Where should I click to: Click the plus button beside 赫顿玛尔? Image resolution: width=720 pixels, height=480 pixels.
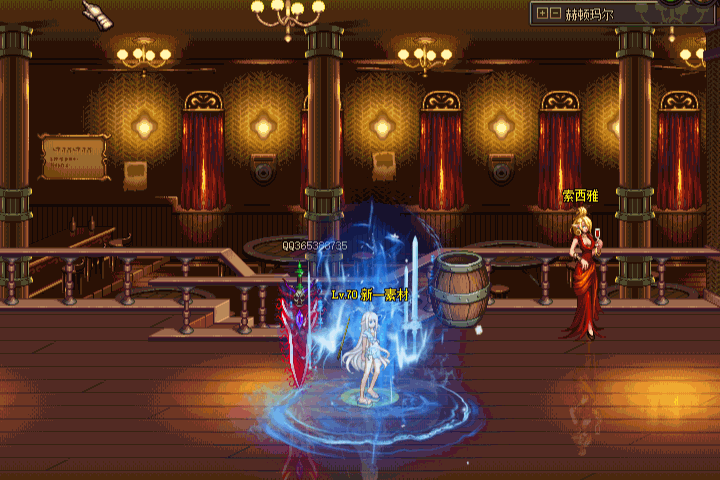pyautogui.click(x=542, y=13)
